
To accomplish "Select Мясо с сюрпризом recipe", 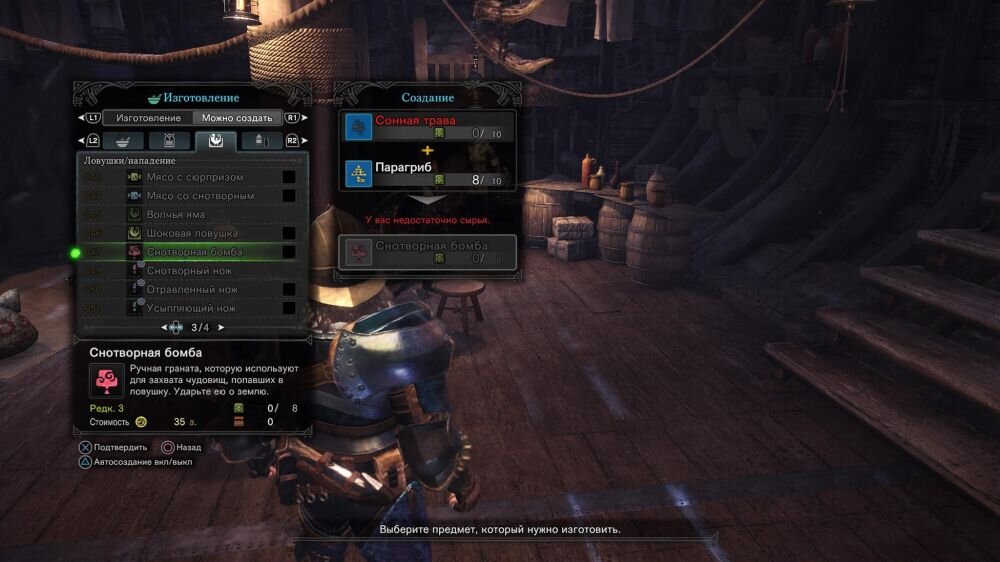I will (194, 177).
